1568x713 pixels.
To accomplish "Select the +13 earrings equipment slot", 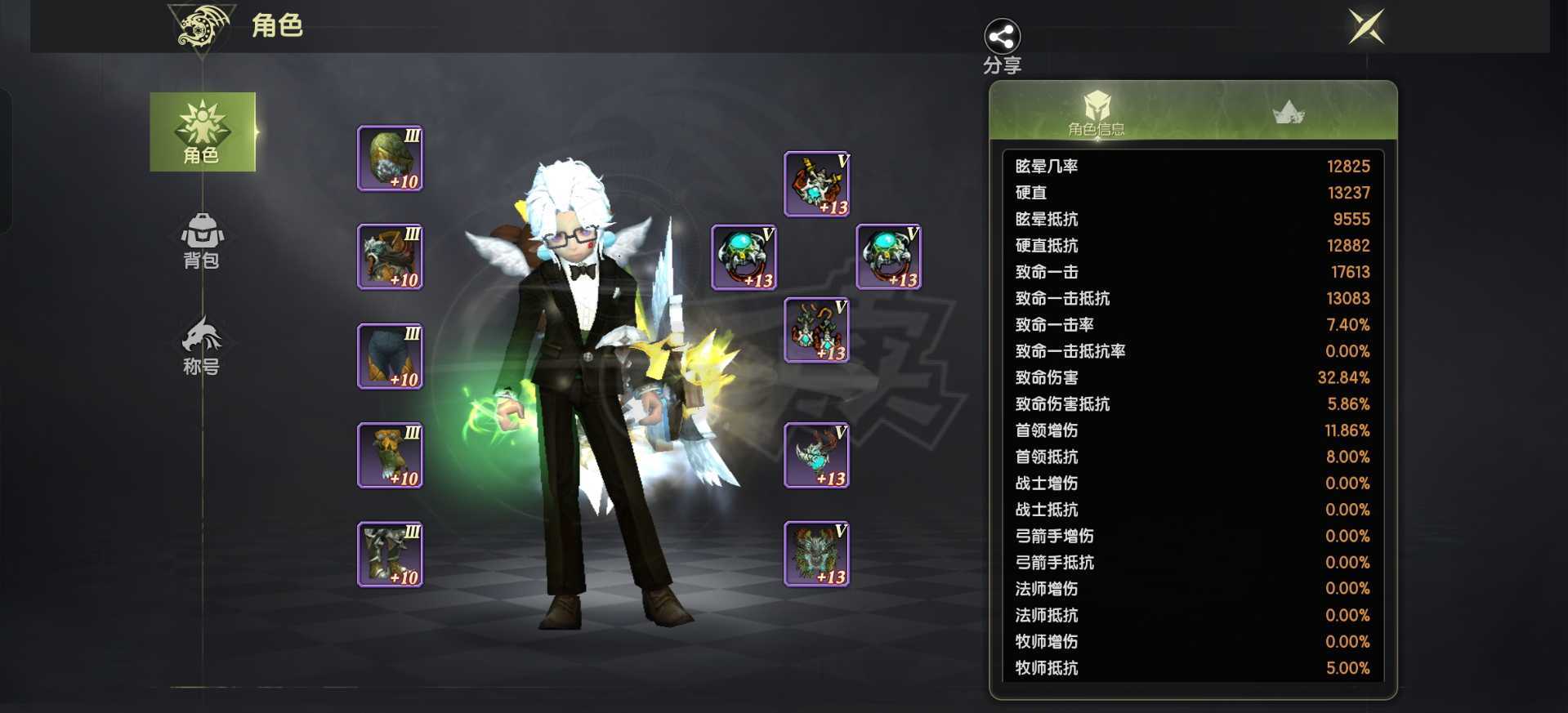I will (816, 330).
